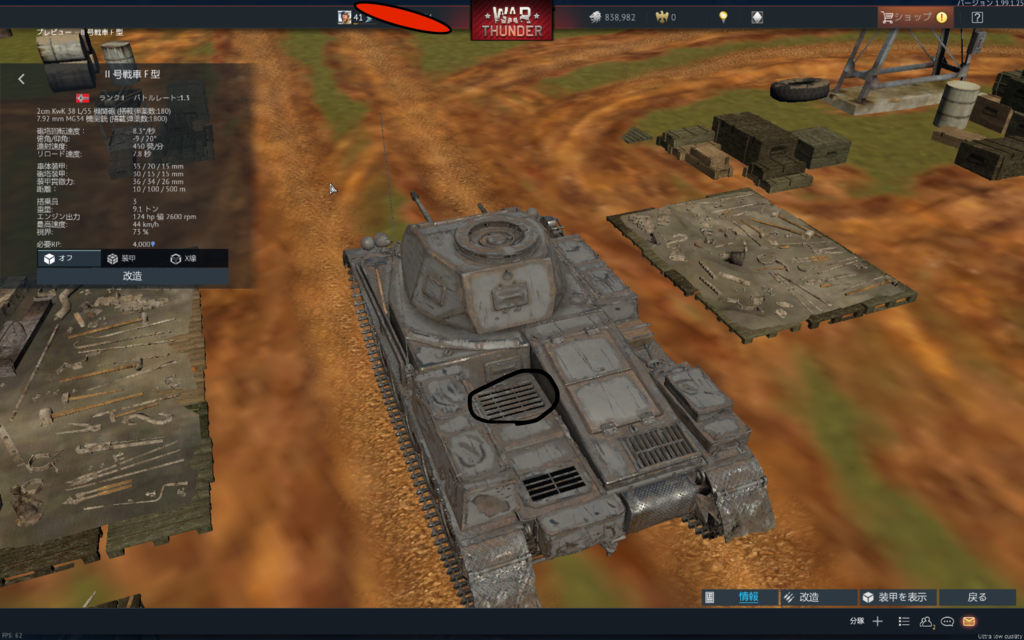Open 改造 in the vehicle info panel
The image size is (1024, 640).
point(132,275)
